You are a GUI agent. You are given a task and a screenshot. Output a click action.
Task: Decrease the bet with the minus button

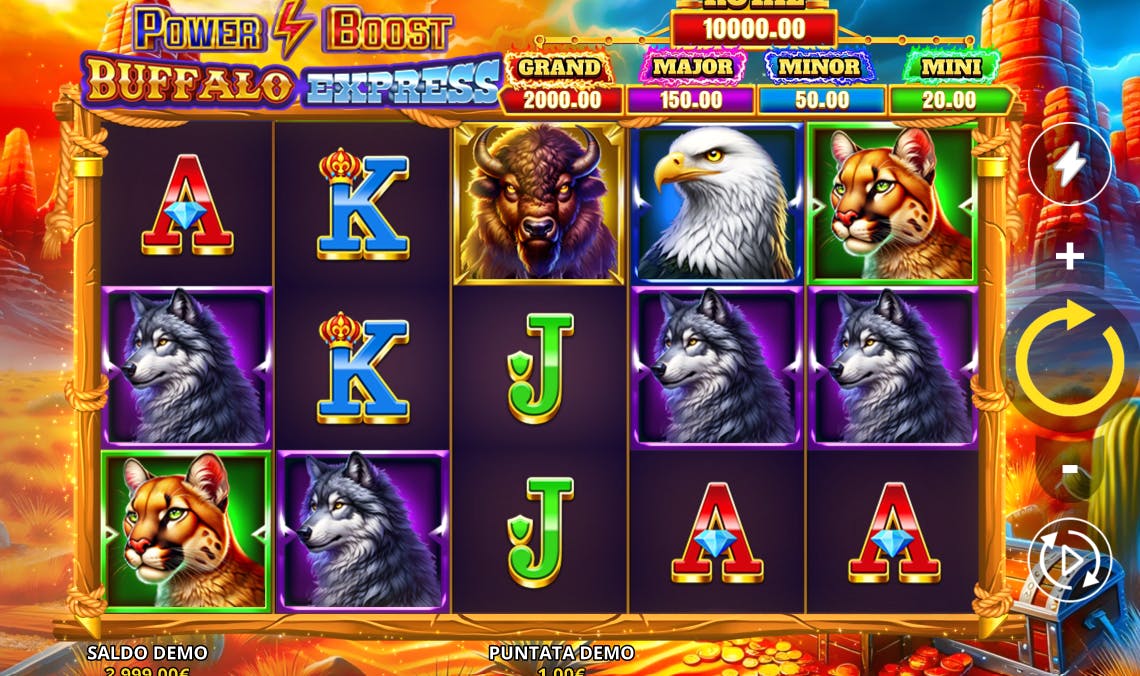[1069, 469]
